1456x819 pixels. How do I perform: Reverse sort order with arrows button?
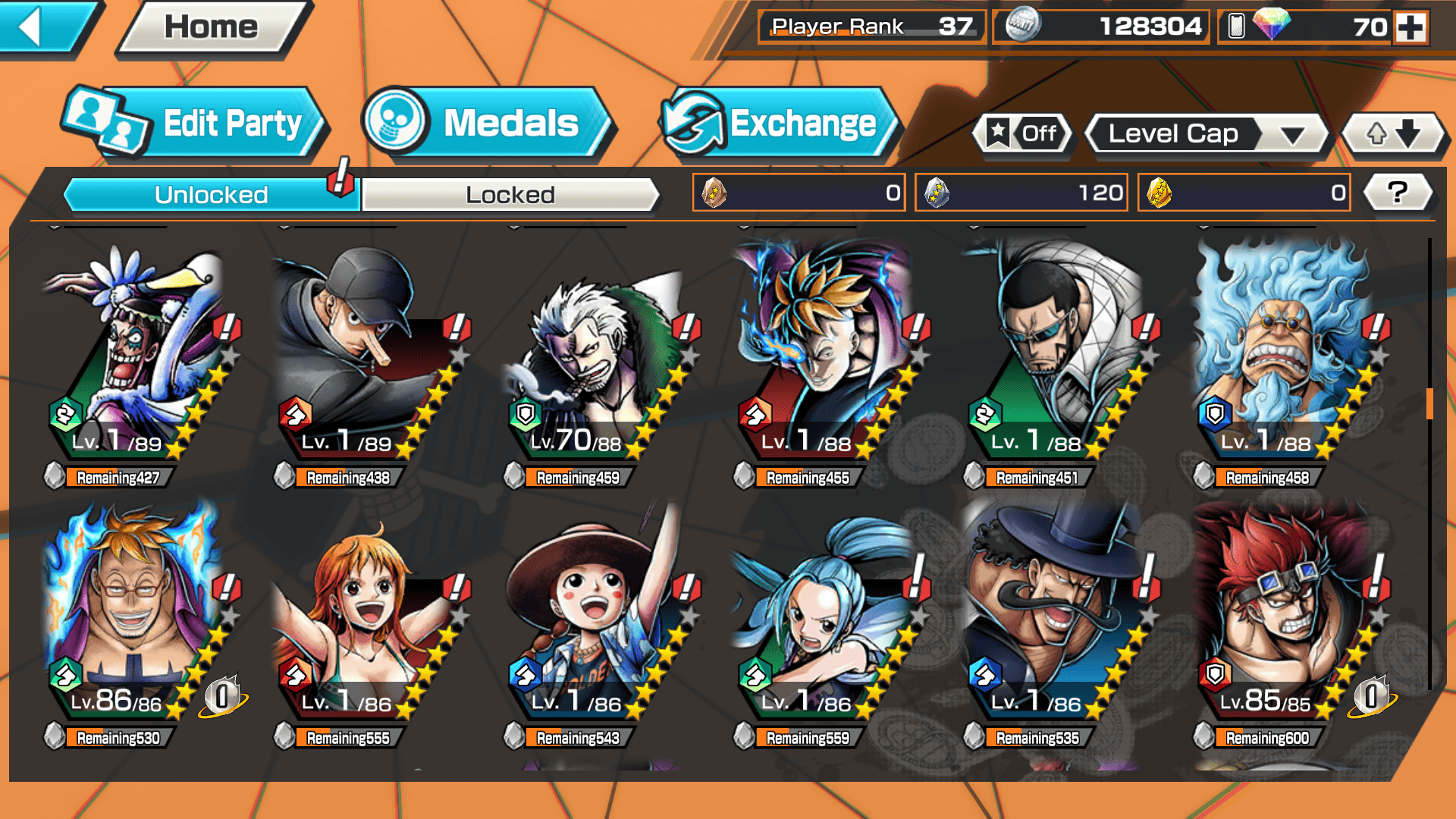point(1393,134)
